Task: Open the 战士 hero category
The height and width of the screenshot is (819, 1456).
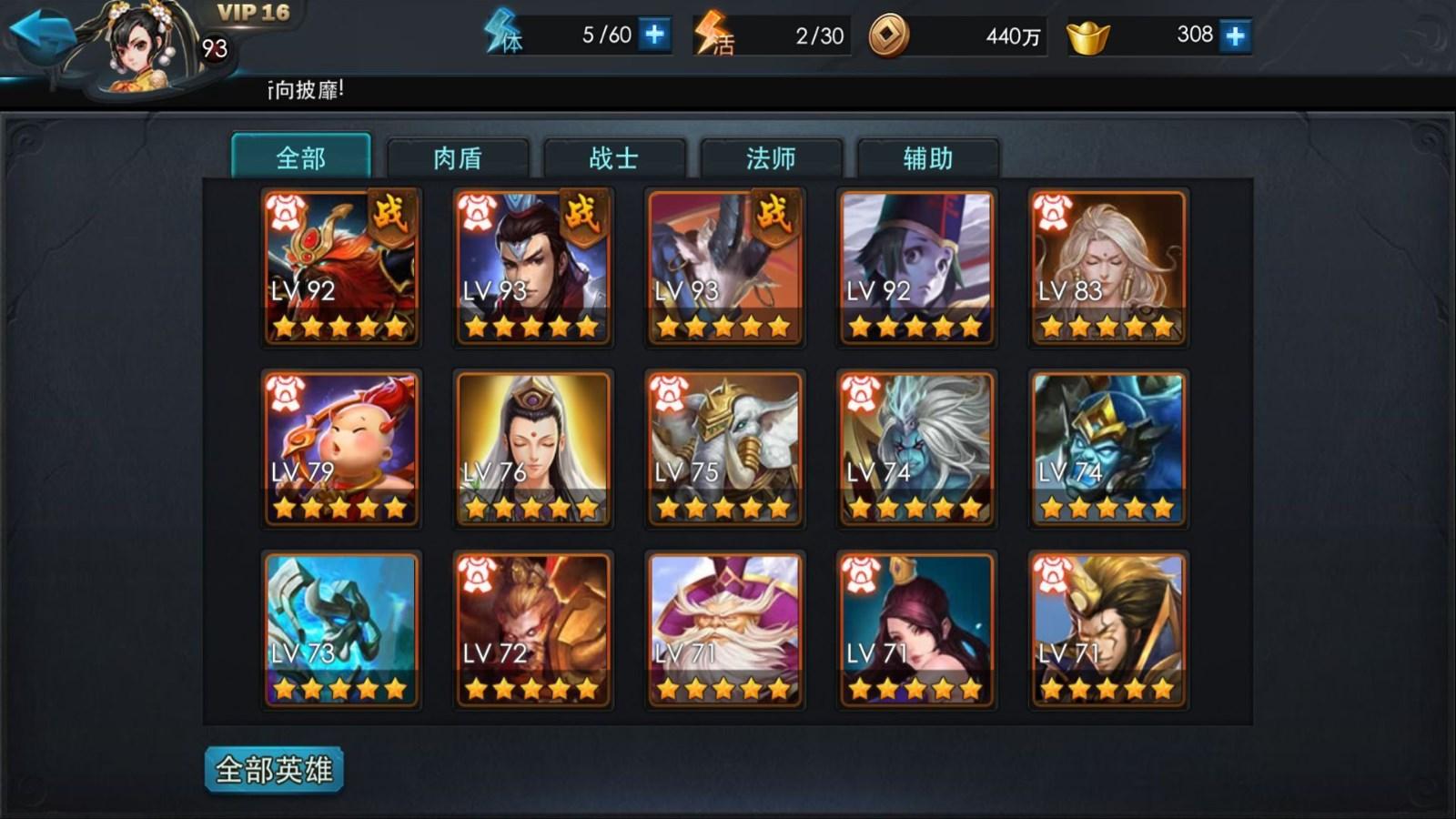Action: pyautogui.click(x=614, y=157)
